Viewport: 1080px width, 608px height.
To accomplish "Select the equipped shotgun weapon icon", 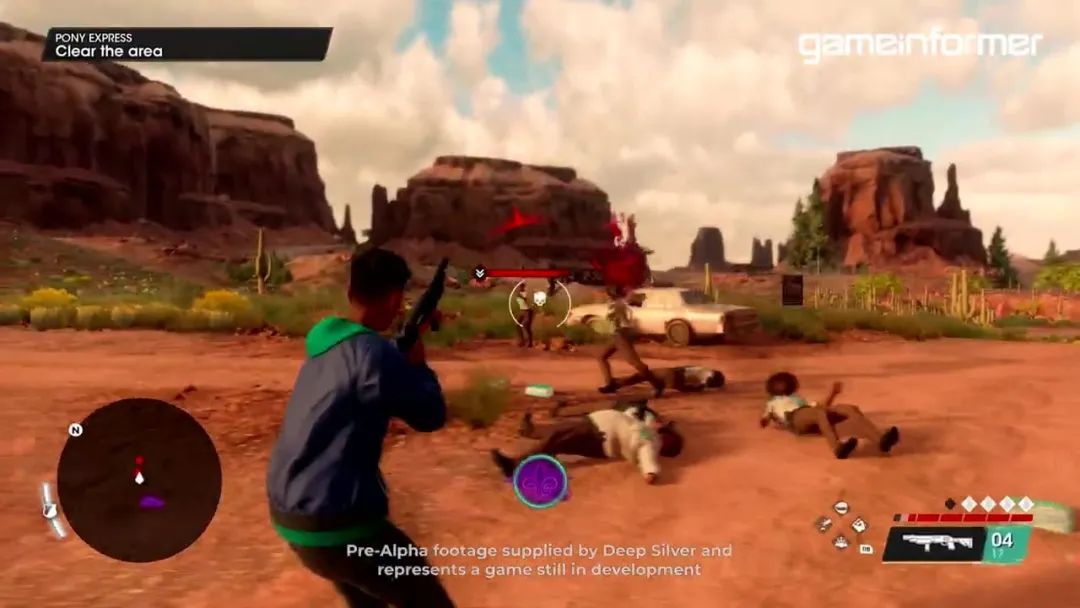I will tap(934, 543).
